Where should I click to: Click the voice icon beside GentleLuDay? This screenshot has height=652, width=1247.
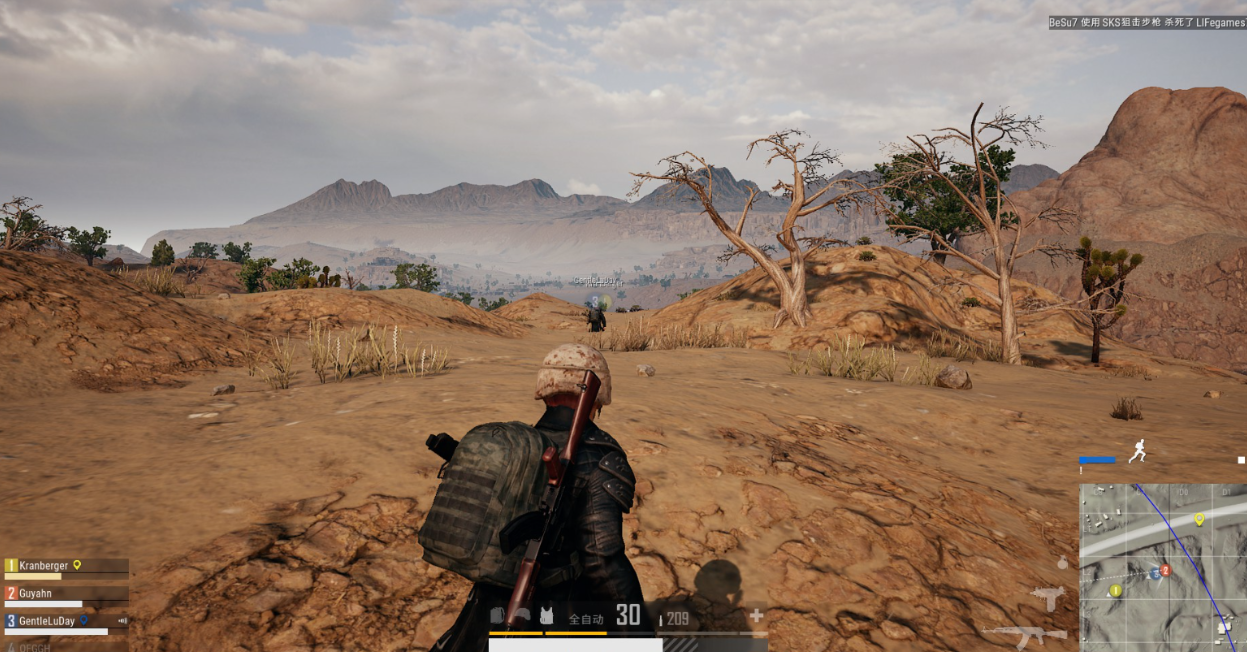[123, 621]
